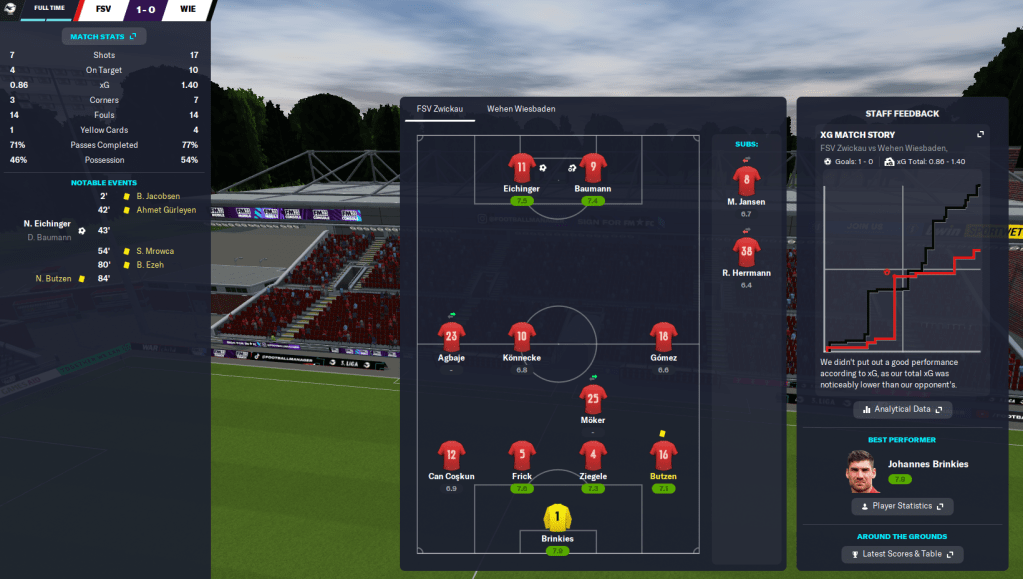The height and width of the screenshot is (579, 1023).
Task: Select the FSV Zwickau lineup tab
Action: 440,109
